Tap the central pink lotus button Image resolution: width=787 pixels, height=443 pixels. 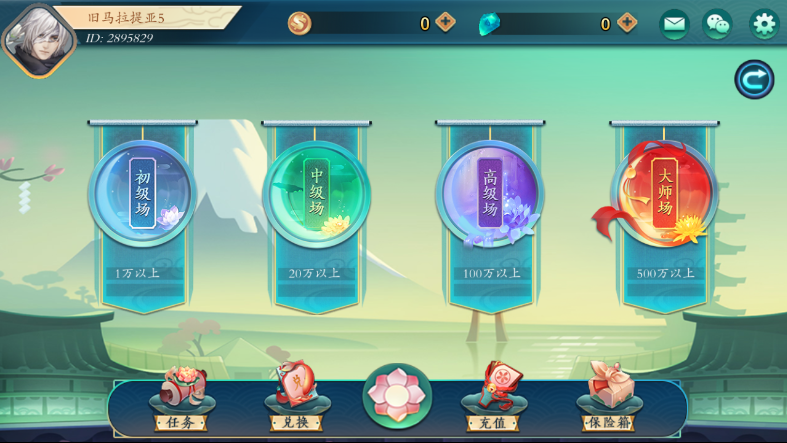click(x=397, y=396)
